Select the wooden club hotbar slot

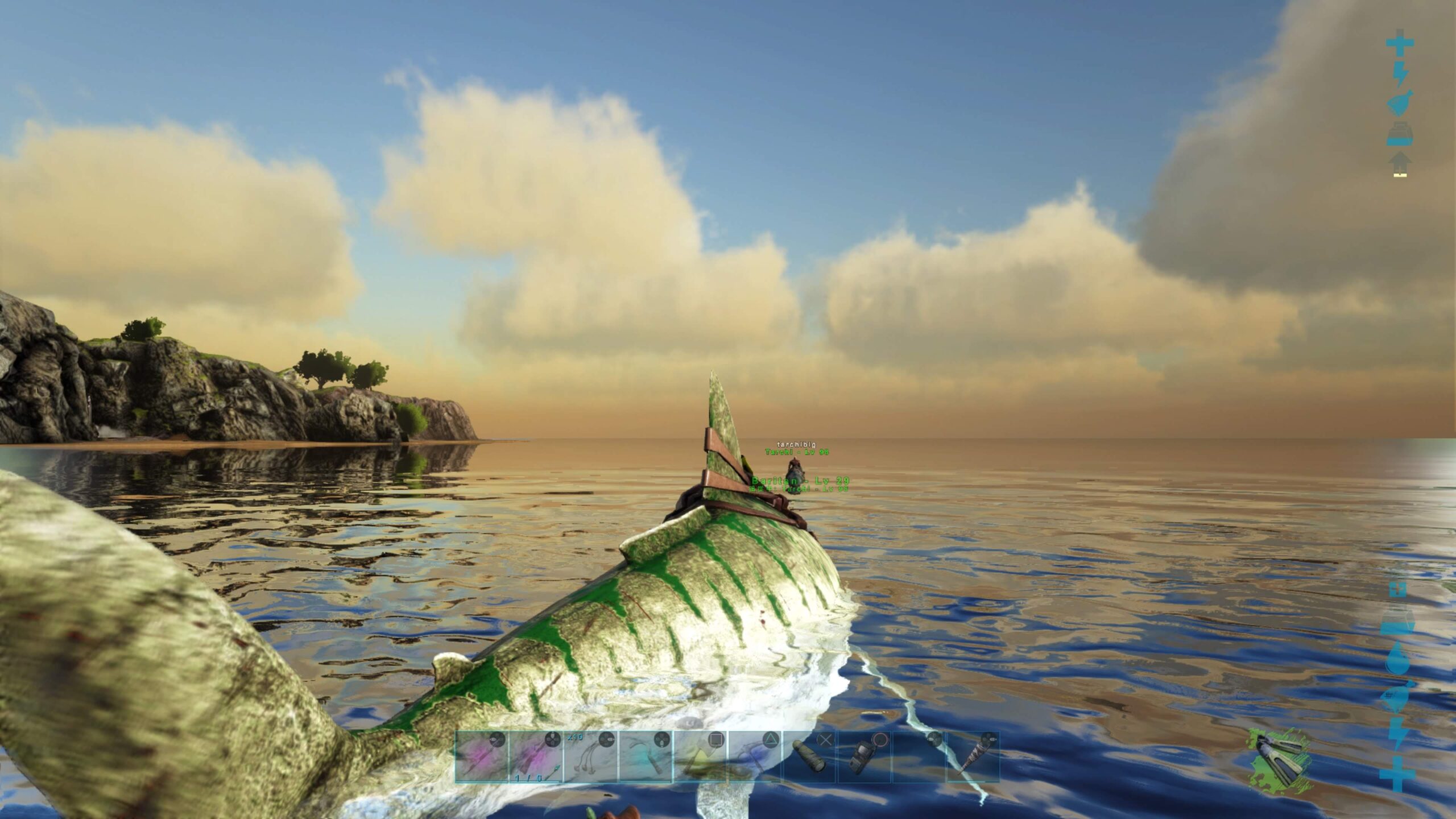tap(973, 757)
